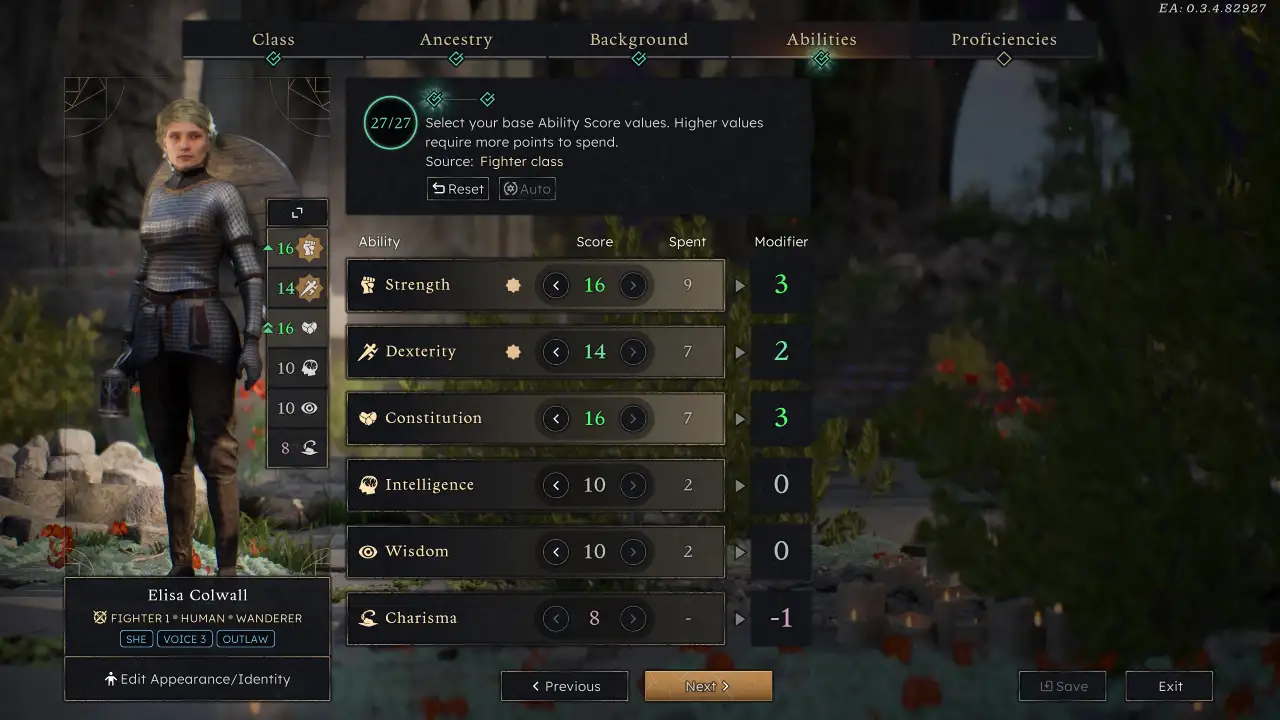Viewport: 1280px width, 720px height.
Task: Click the expand character portrait icon
Action: (297, 212)
